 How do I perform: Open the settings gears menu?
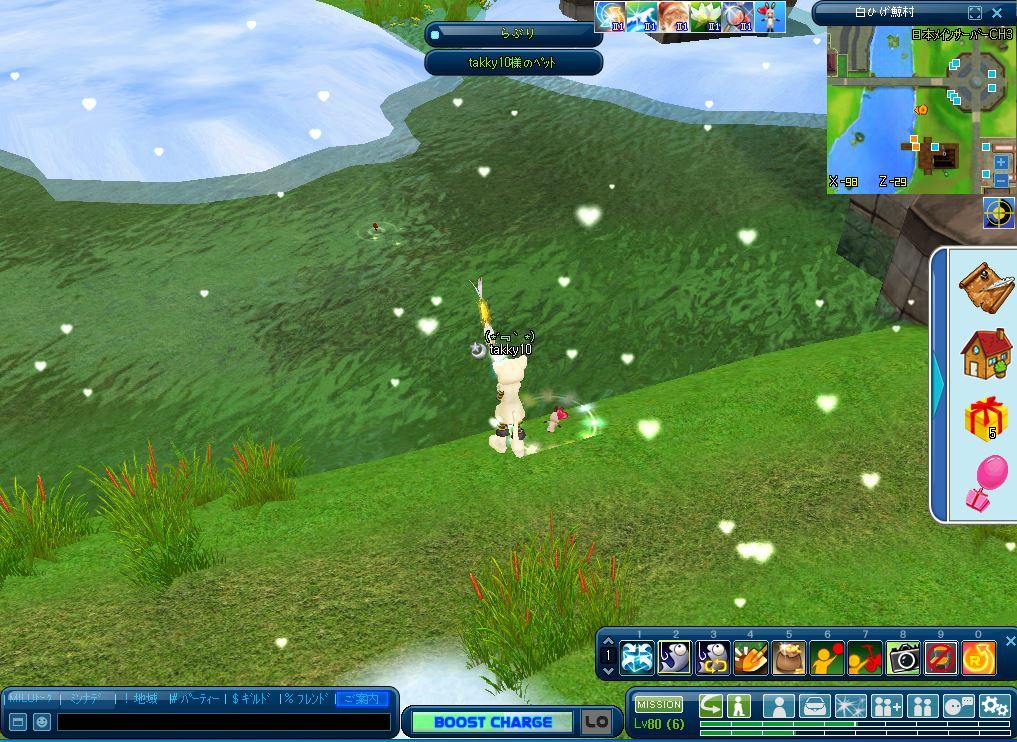pos(994,706)
